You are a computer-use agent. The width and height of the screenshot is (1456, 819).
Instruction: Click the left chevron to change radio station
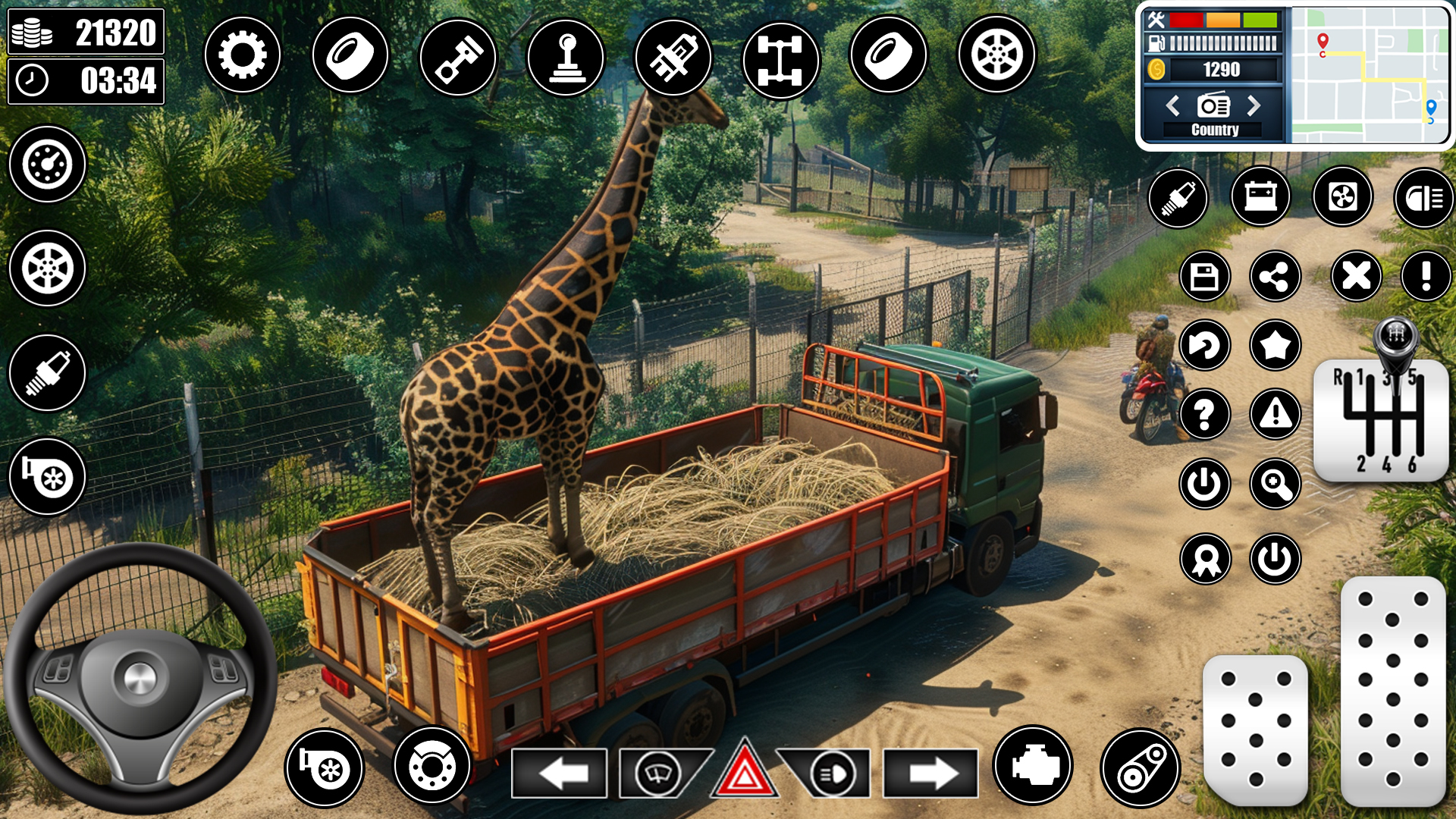[x=1175, y=106]
